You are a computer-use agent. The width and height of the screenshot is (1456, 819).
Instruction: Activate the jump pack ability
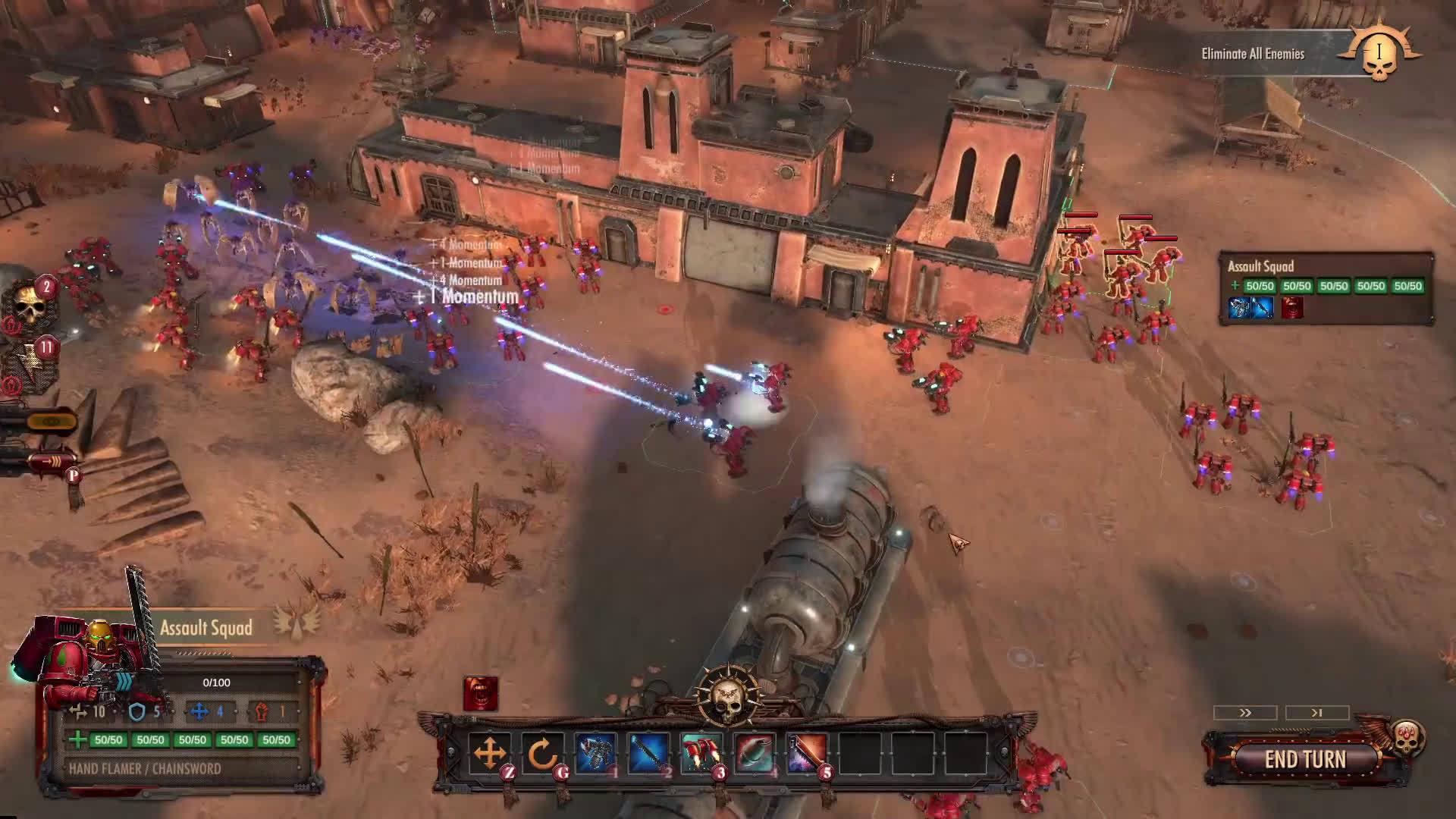[x=701, y=753]
